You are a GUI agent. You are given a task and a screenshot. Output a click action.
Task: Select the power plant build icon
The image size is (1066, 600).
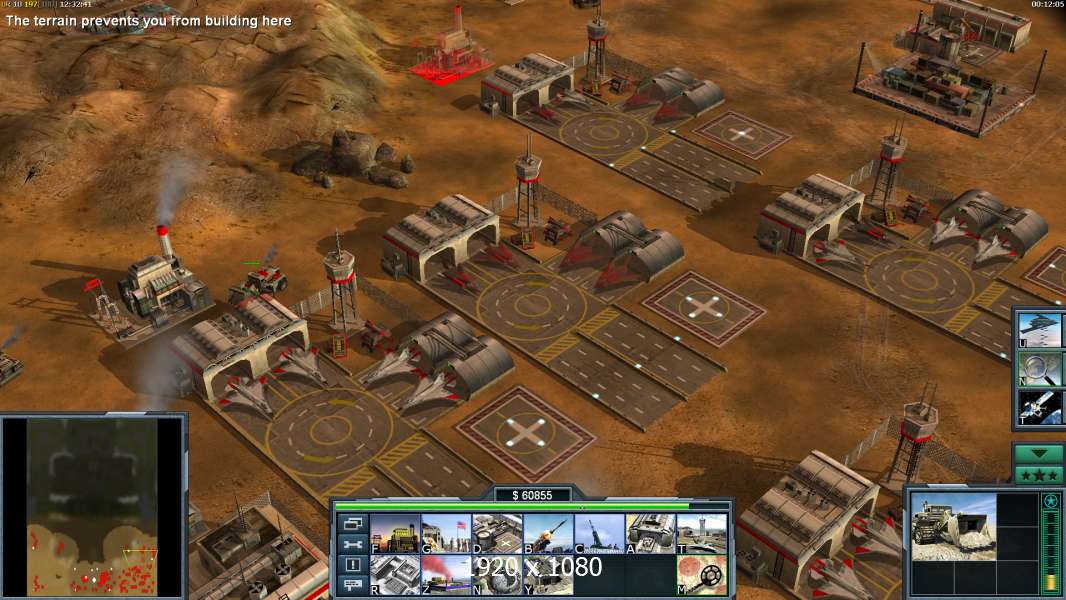394,534
